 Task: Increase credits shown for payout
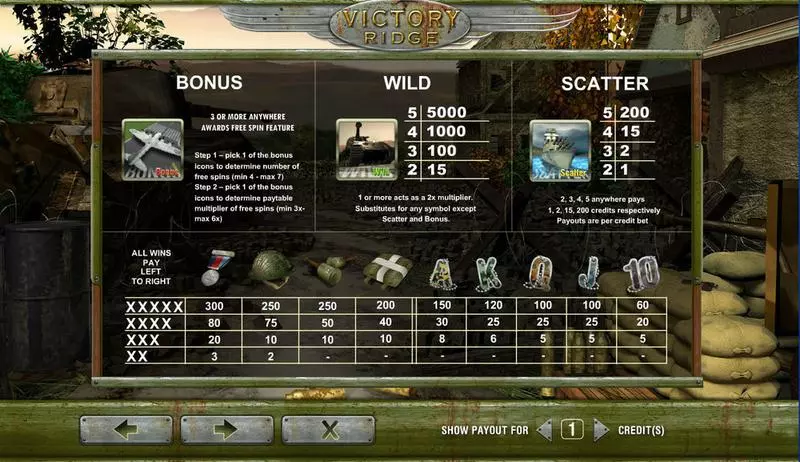tap(601, 431)
